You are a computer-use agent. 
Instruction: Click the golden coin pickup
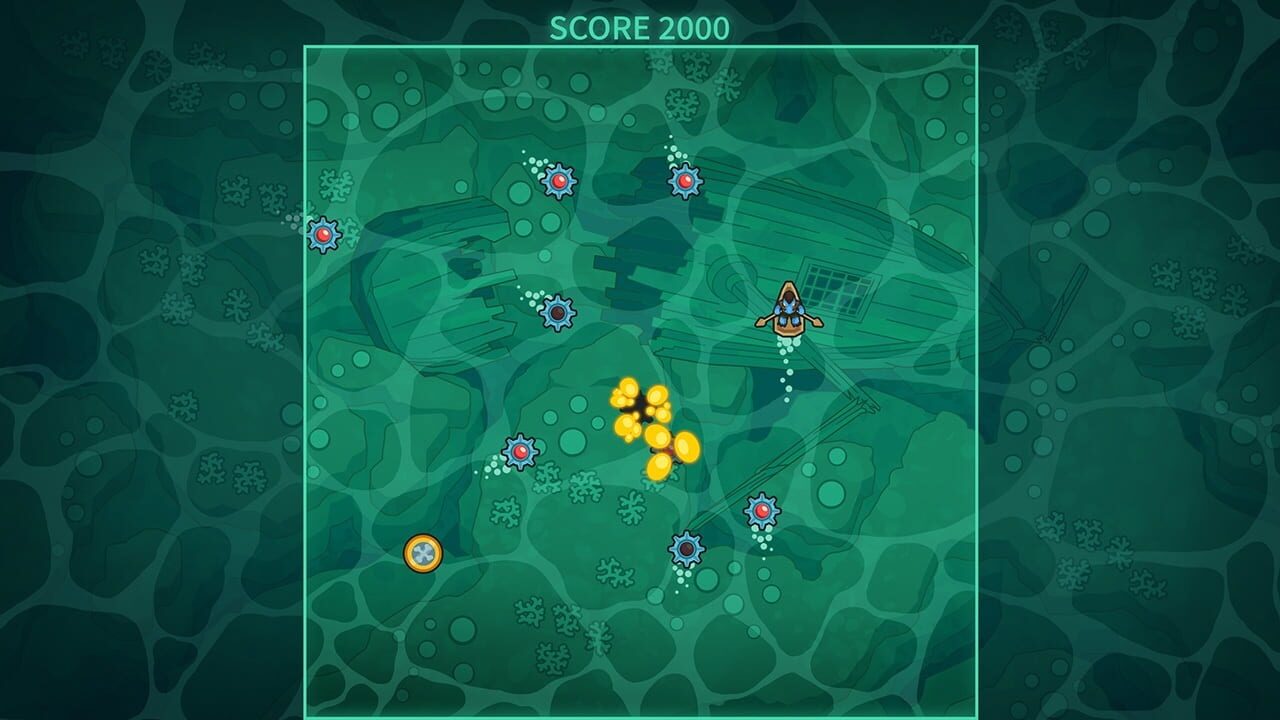tap(423, 551)
